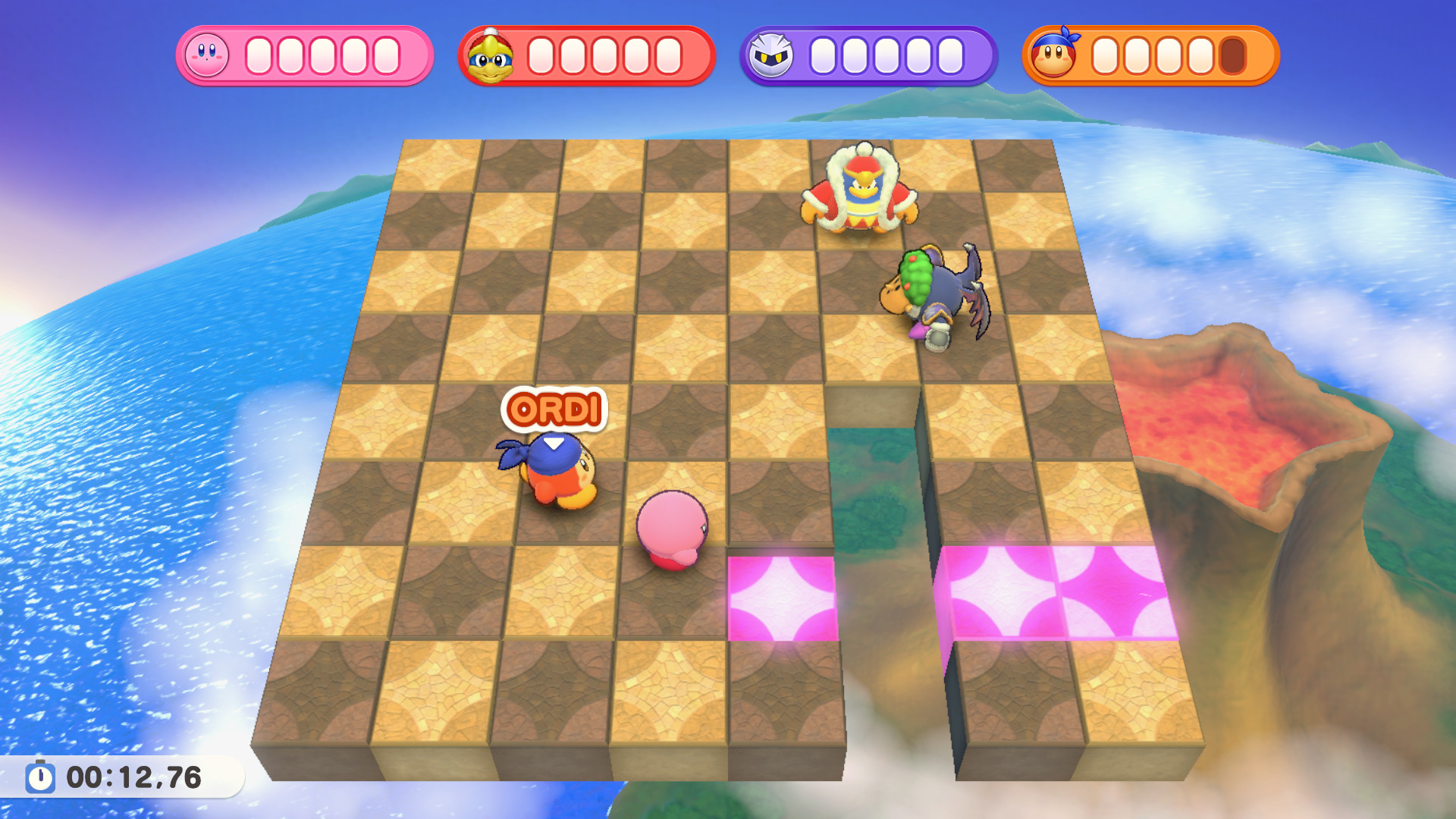Screen dimensions: 1456x819
Task: Expand the pink Kirby status bar
Action: (303, 55)
